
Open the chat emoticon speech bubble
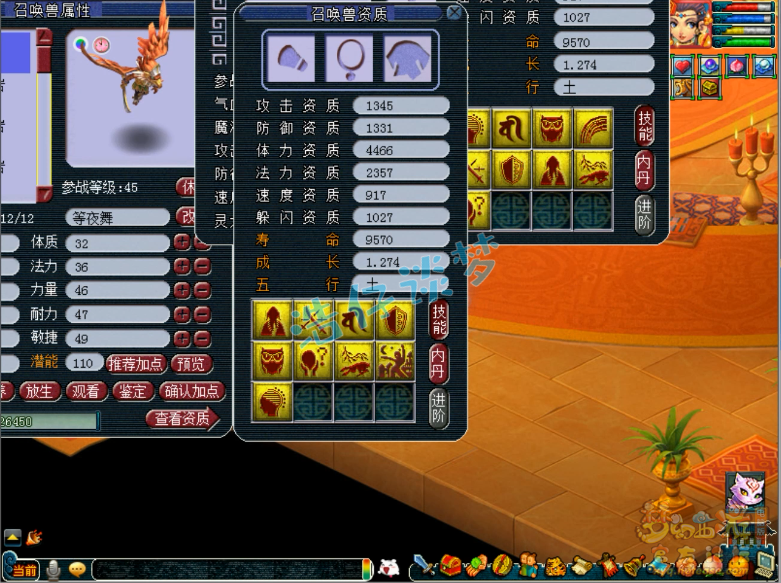point(77,569)
